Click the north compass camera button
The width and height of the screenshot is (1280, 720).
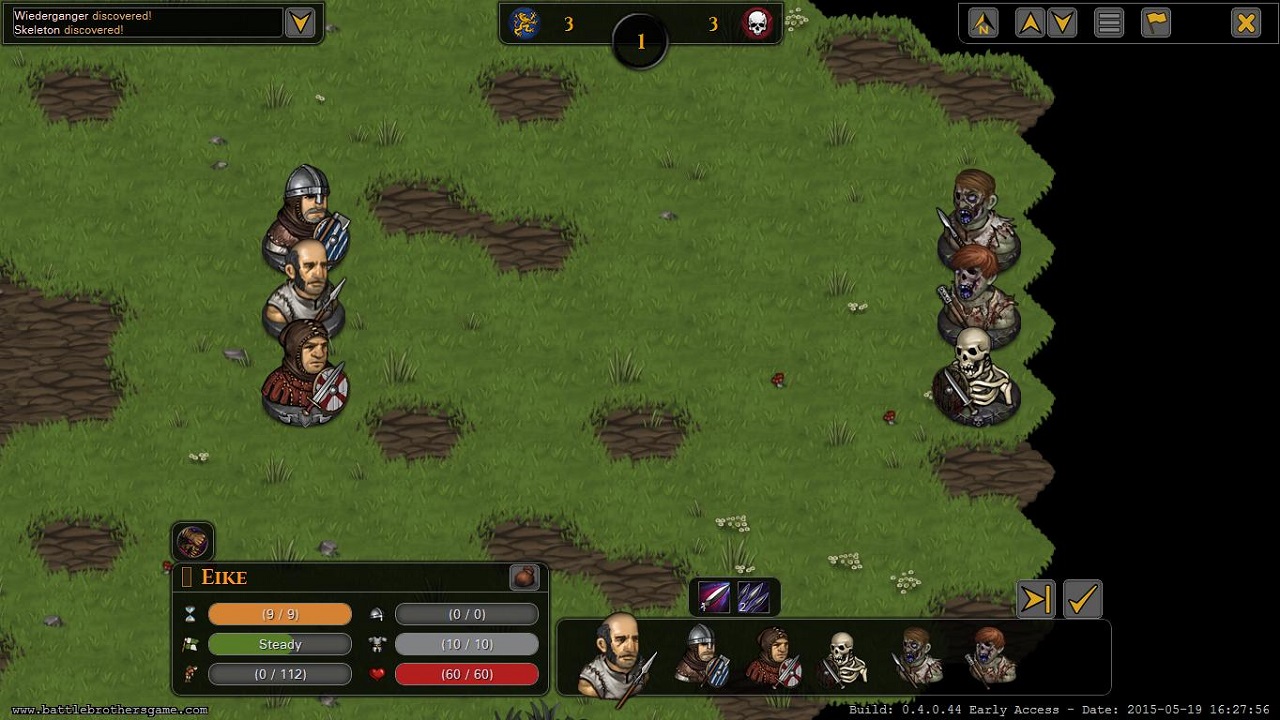click(x=983, y=22)
